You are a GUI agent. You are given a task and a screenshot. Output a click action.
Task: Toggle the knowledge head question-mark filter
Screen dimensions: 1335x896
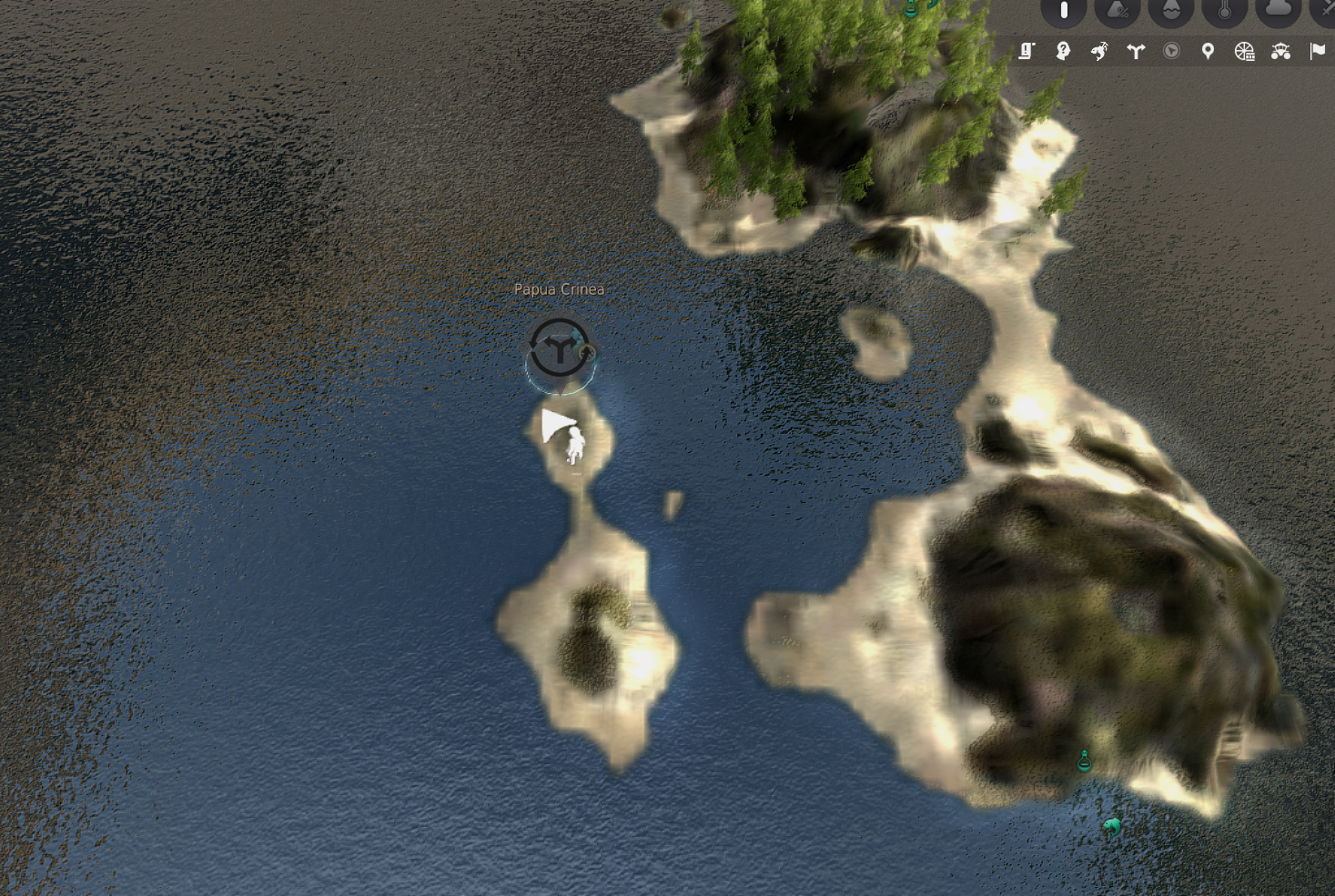(1063, 51)
